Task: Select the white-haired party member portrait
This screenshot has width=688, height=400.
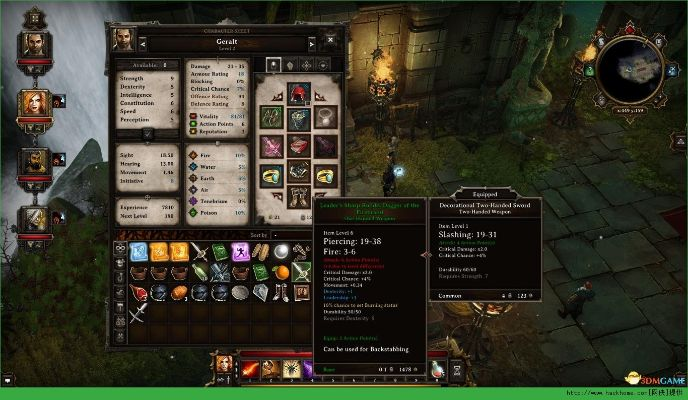Action: click(34, 220)
